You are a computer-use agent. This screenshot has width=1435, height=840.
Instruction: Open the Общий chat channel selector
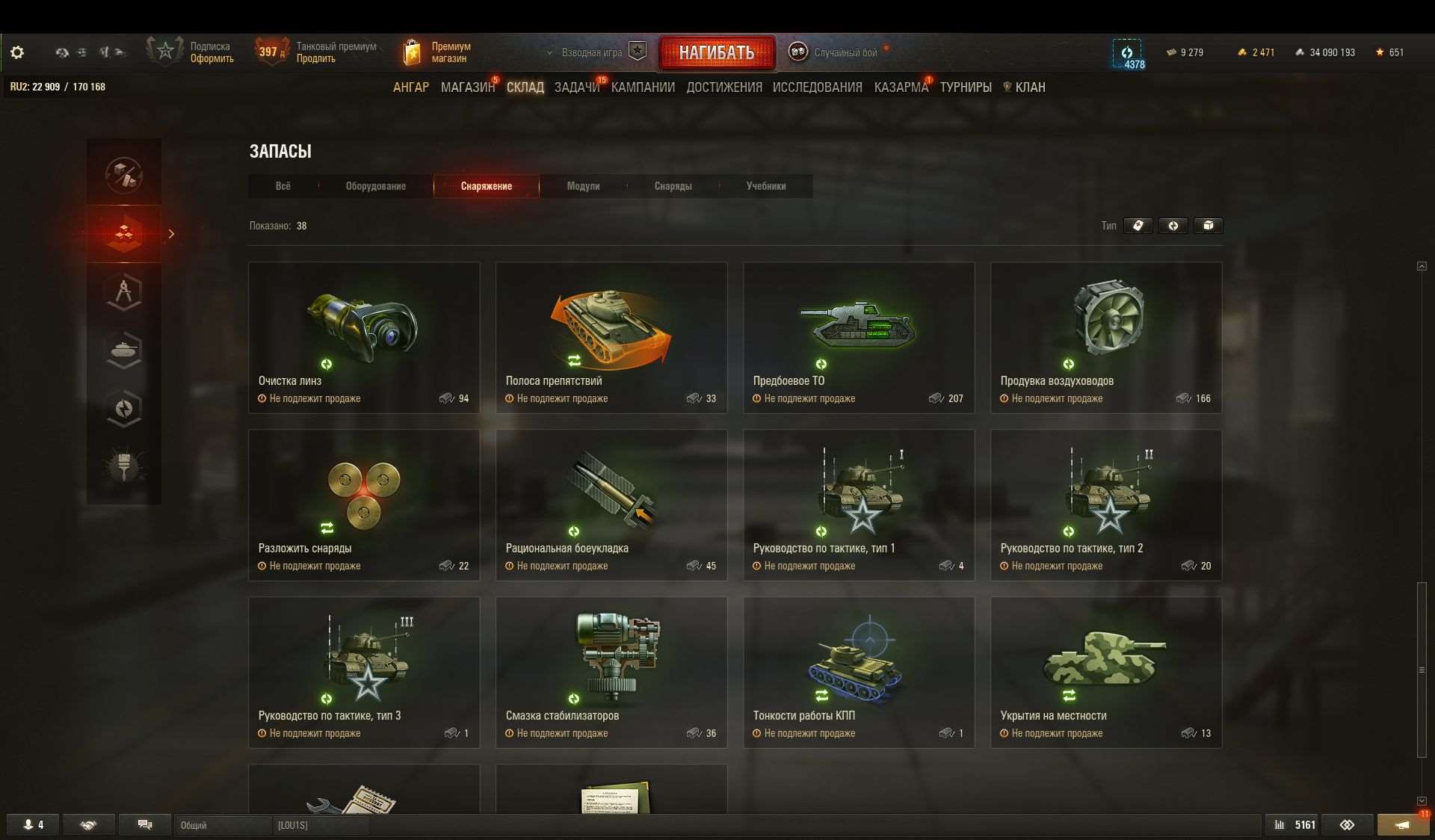[x=222, y=825]
